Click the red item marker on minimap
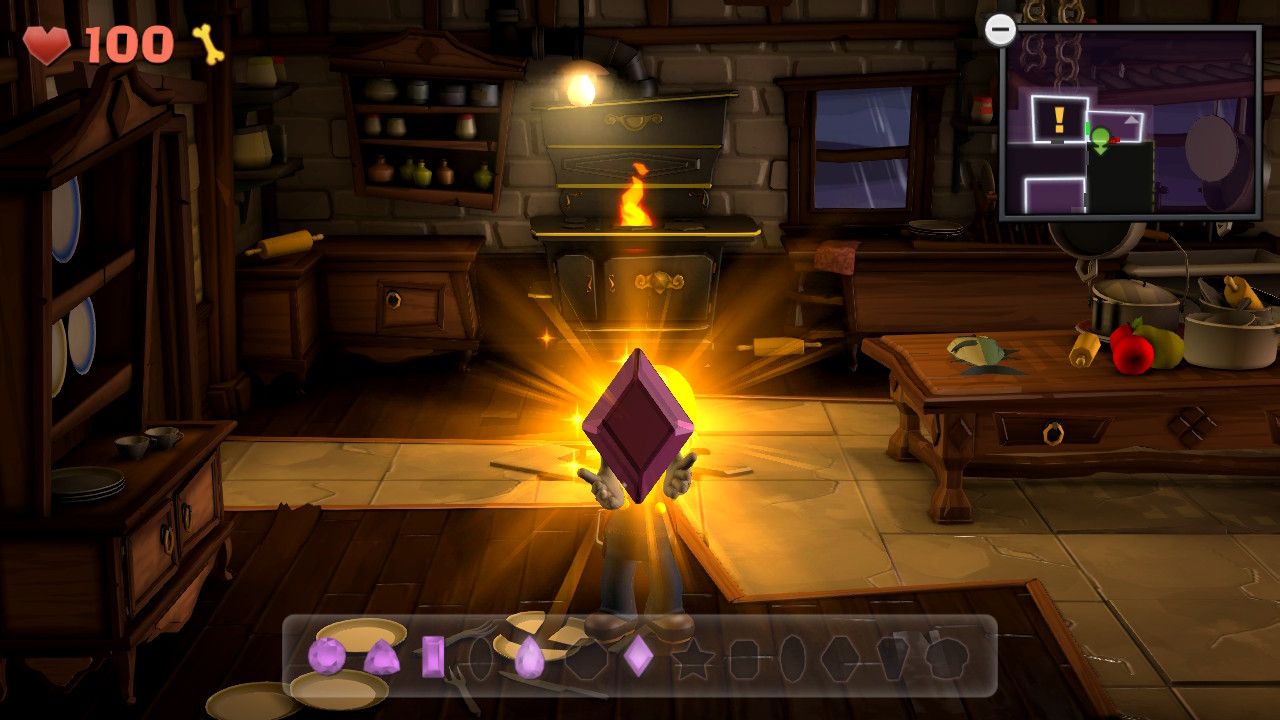The image size is (1280, 720). point(1114,140)
